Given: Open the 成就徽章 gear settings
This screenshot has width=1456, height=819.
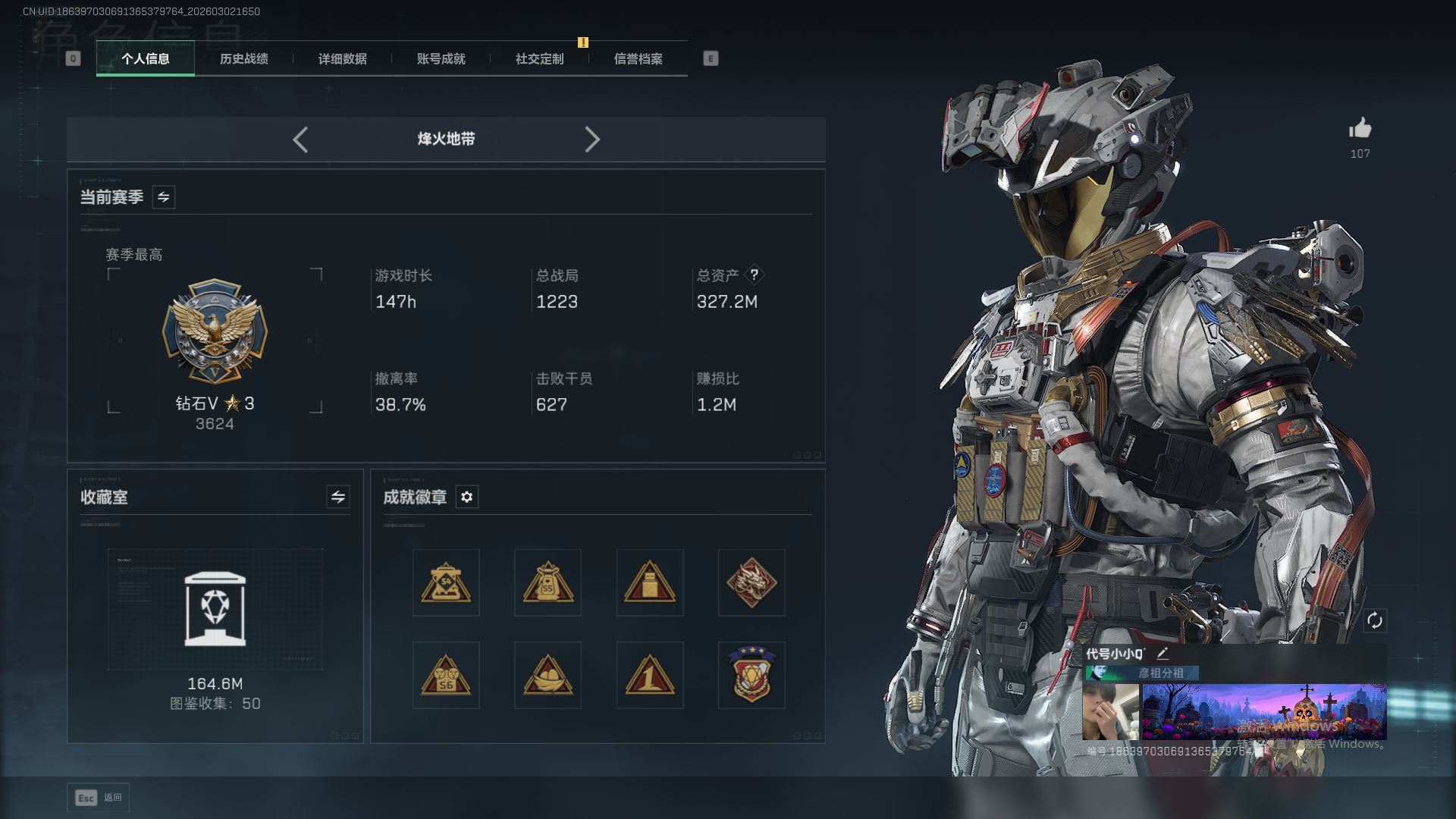Looking at the screenshot, I should [x=466, y=497].
